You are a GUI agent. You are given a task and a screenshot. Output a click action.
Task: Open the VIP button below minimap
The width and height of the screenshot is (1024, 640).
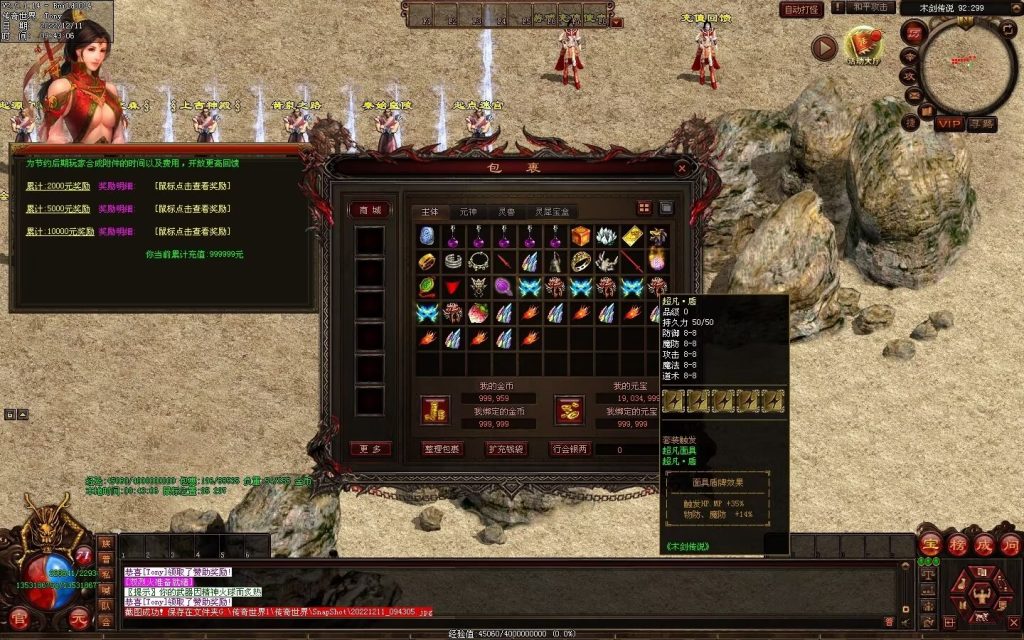point(949,123)
